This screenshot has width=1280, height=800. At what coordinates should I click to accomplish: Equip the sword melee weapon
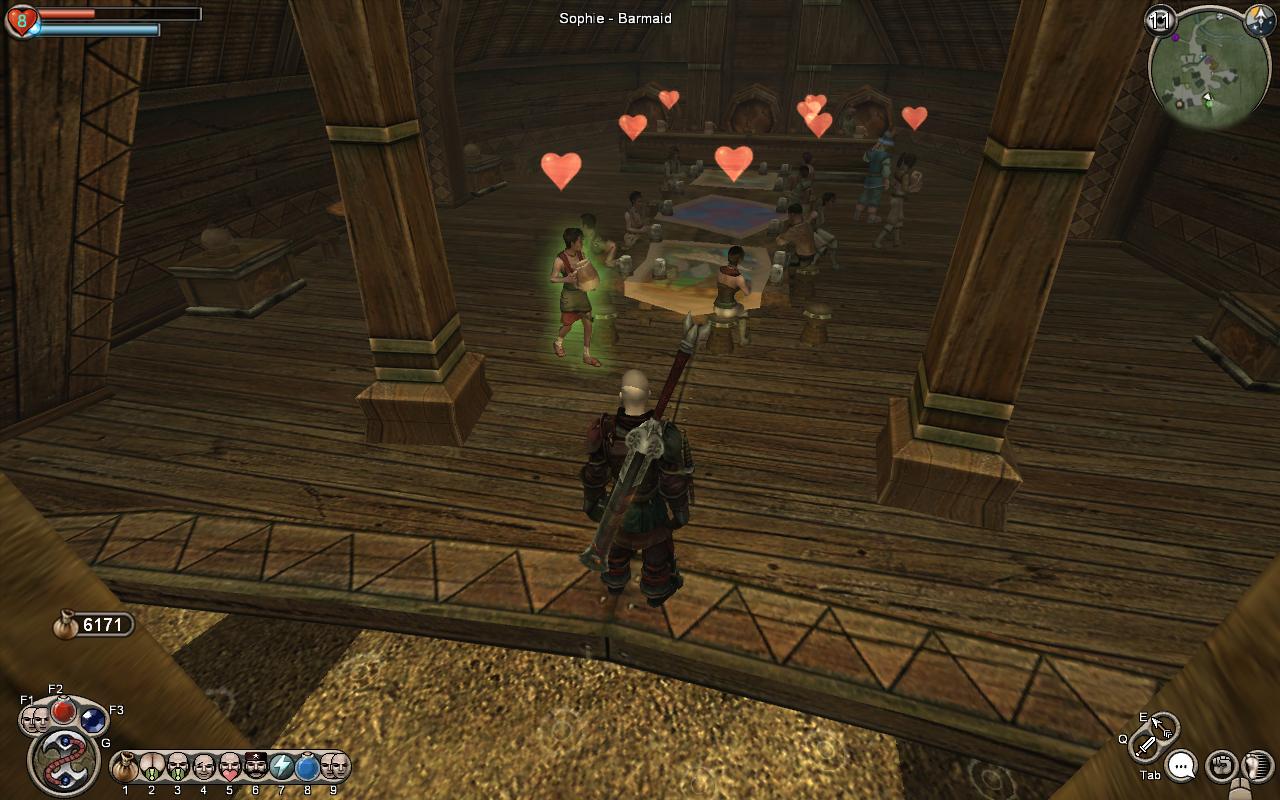pyautogui.click(x=1146, y=745)
